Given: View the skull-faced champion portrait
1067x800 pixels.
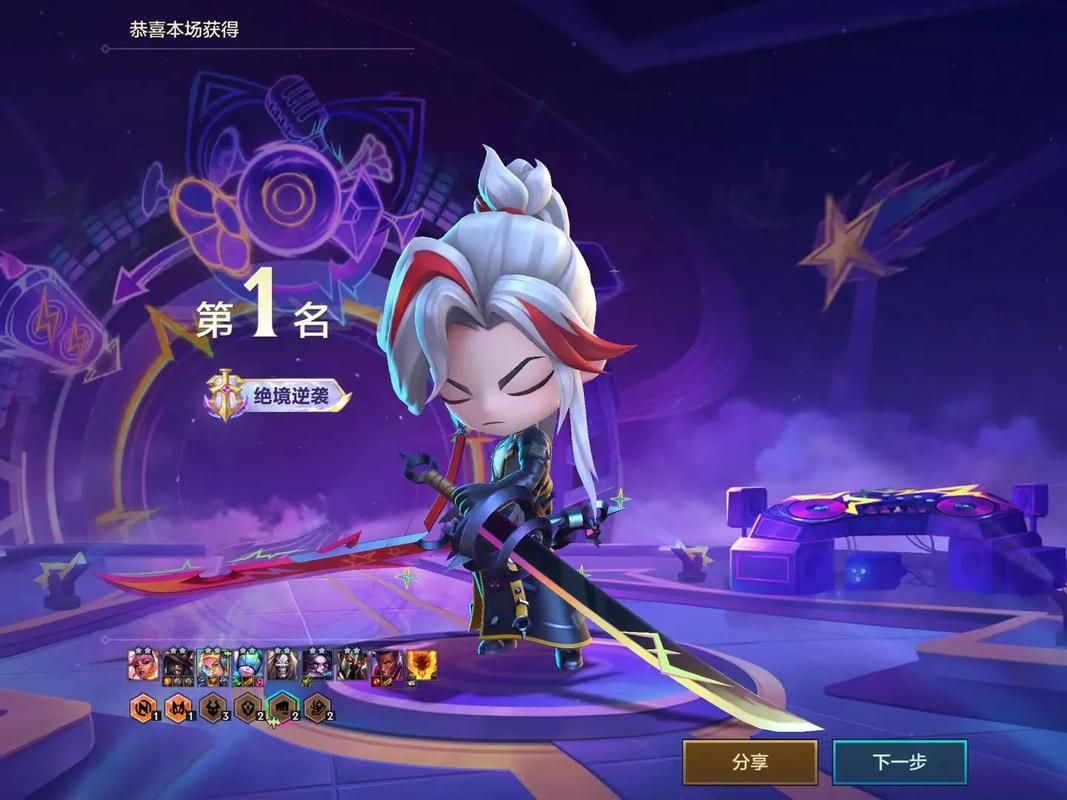Looking at the screenshot, I should point(282,665).
